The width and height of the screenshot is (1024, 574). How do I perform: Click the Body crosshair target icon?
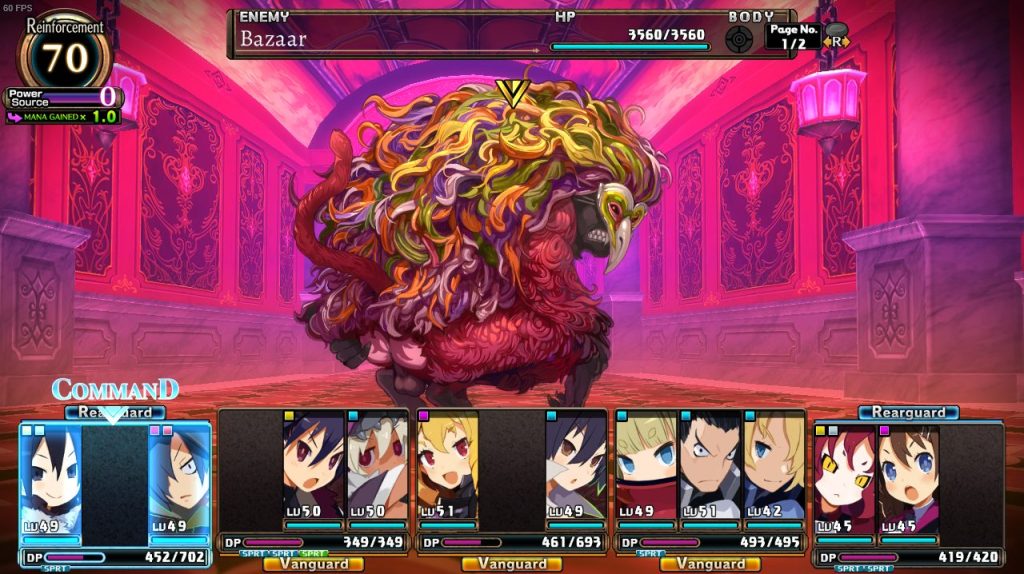(x=740, y=38)
